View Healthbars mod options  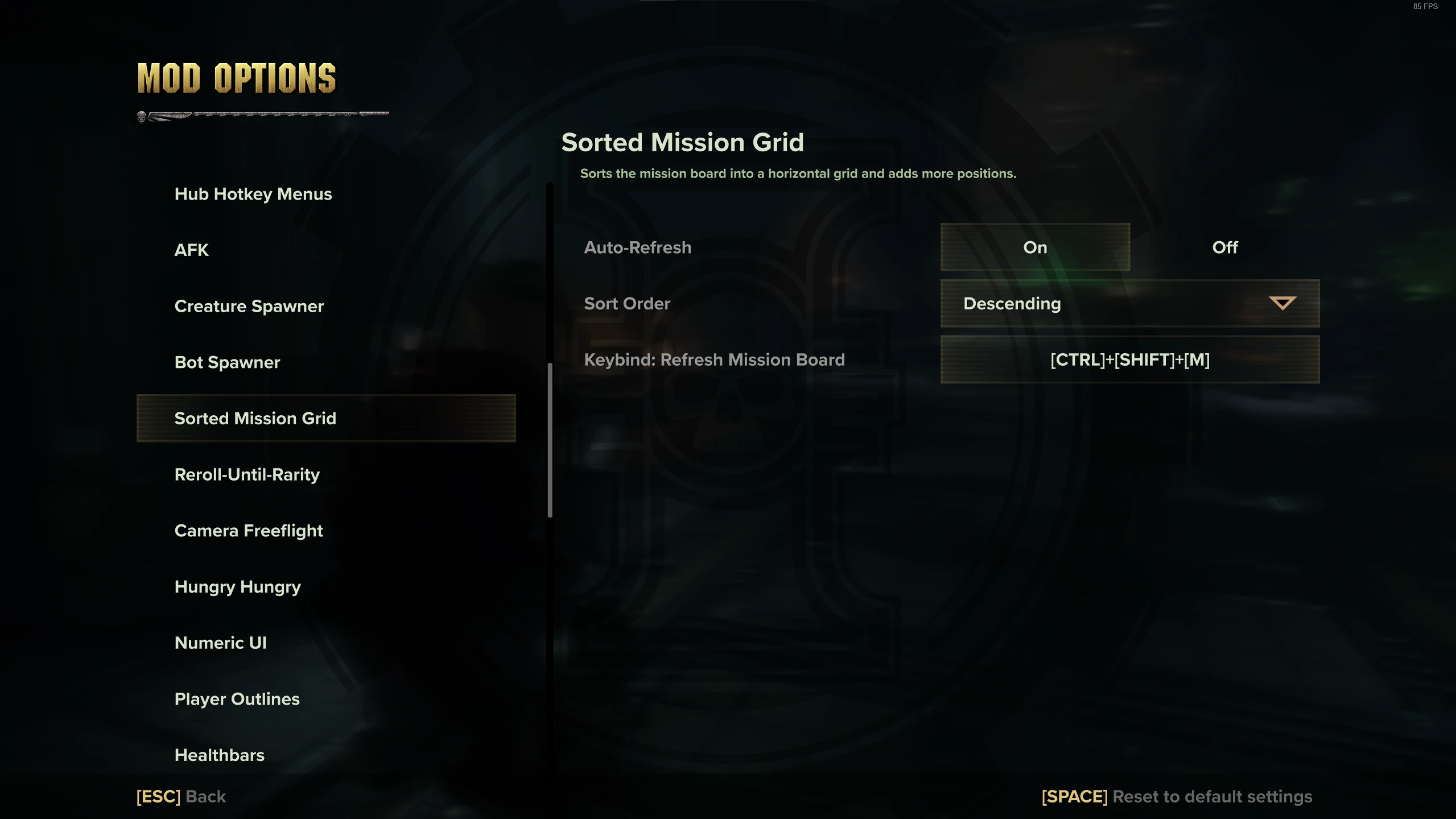(219, 755)
